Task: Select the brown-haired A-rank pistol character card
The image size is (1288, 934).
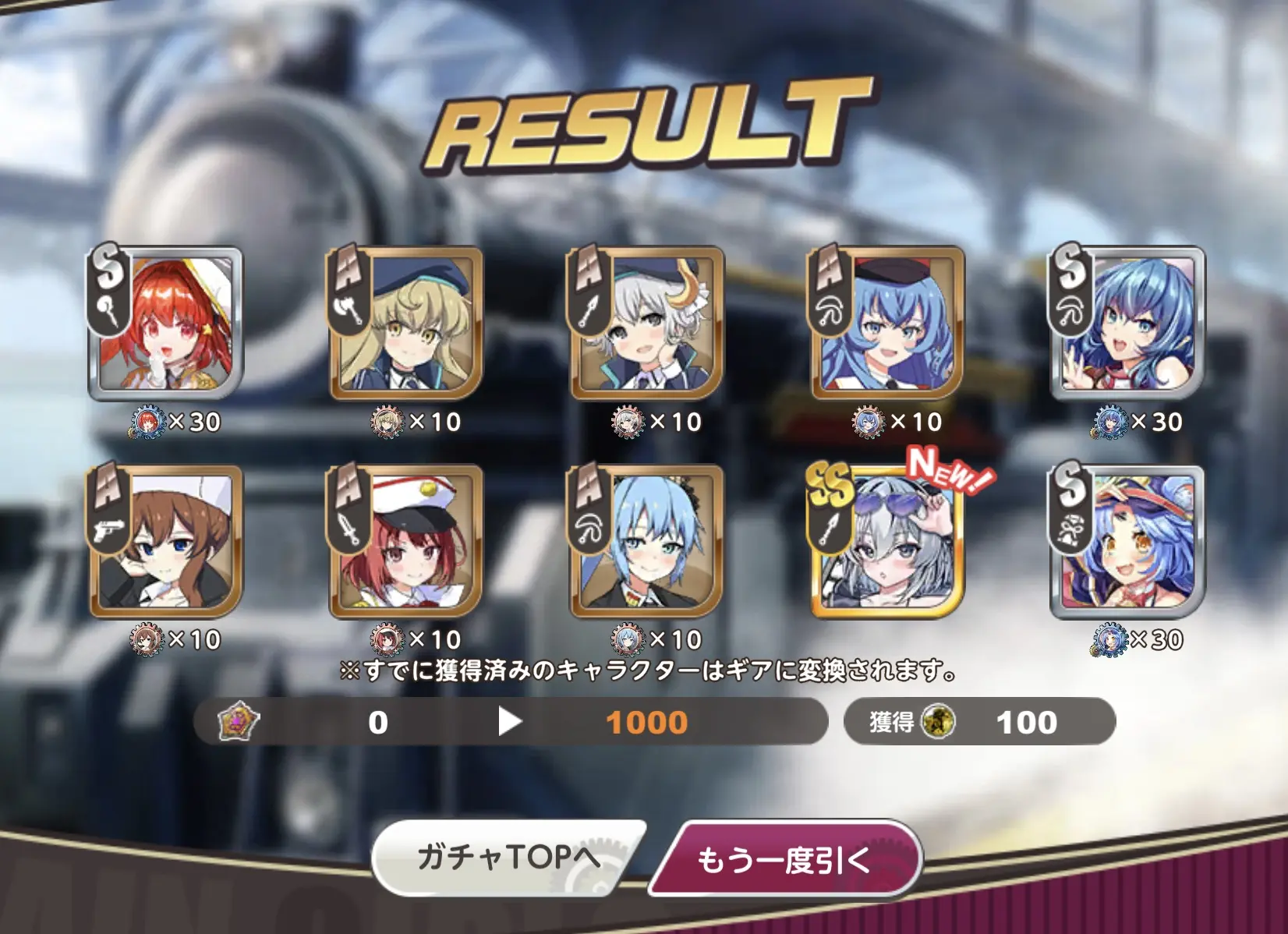Action: coord(165,542)
